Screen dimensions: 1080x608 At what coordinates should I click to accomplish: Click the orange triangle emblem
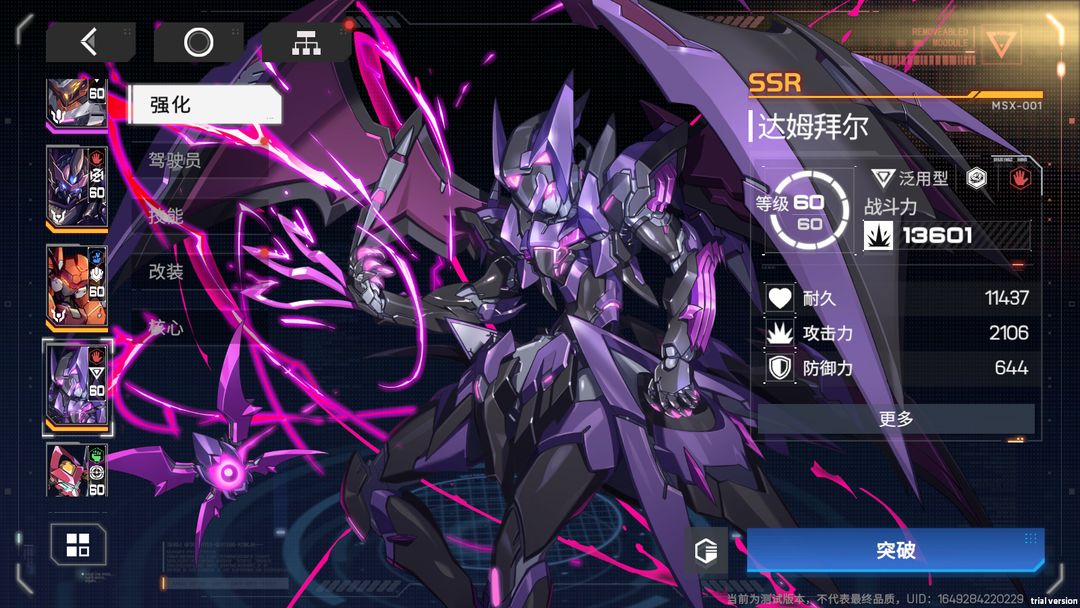point(1000,44)
